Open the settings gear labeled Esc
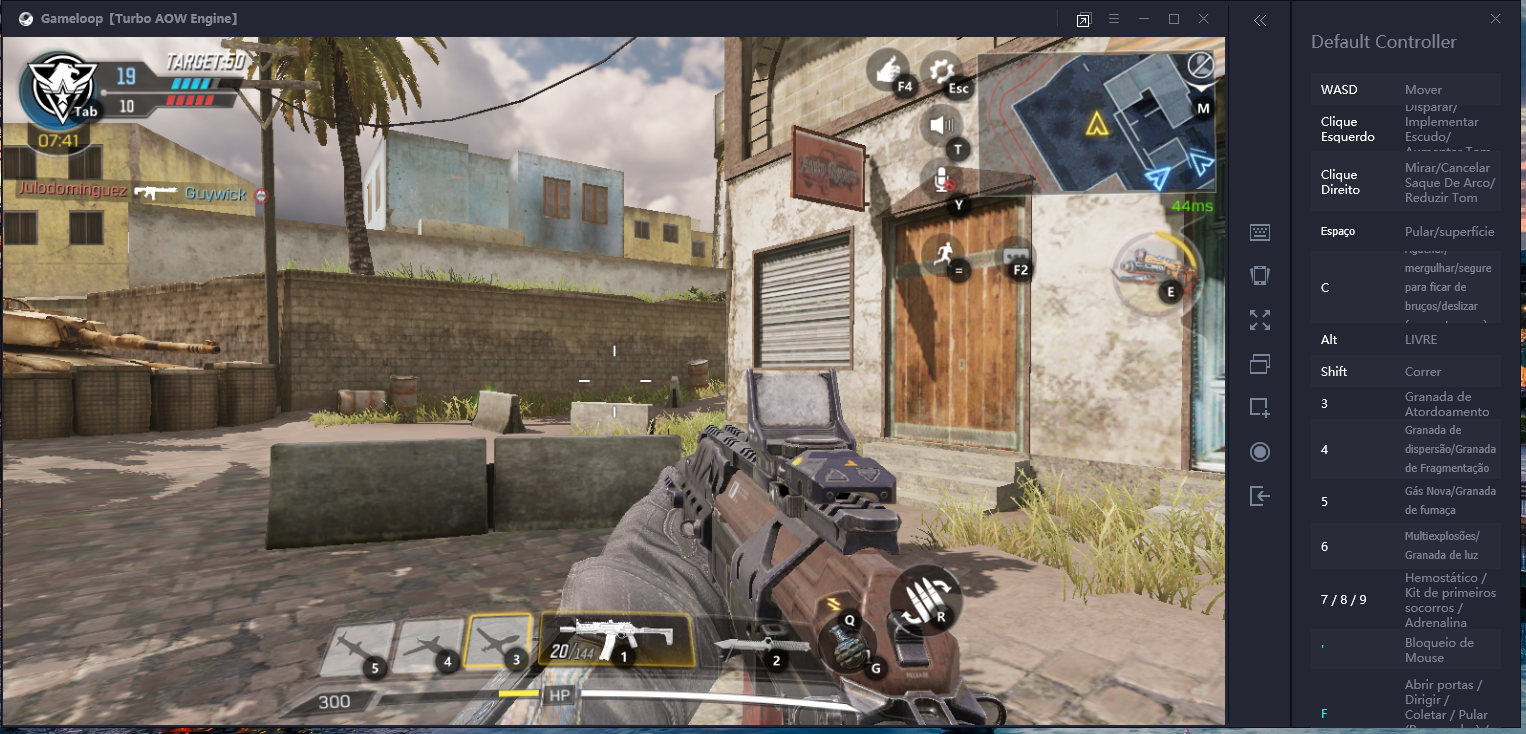The height and width of the screenshot is (734, 1526). pyautogui.click(x=941, y=71)
